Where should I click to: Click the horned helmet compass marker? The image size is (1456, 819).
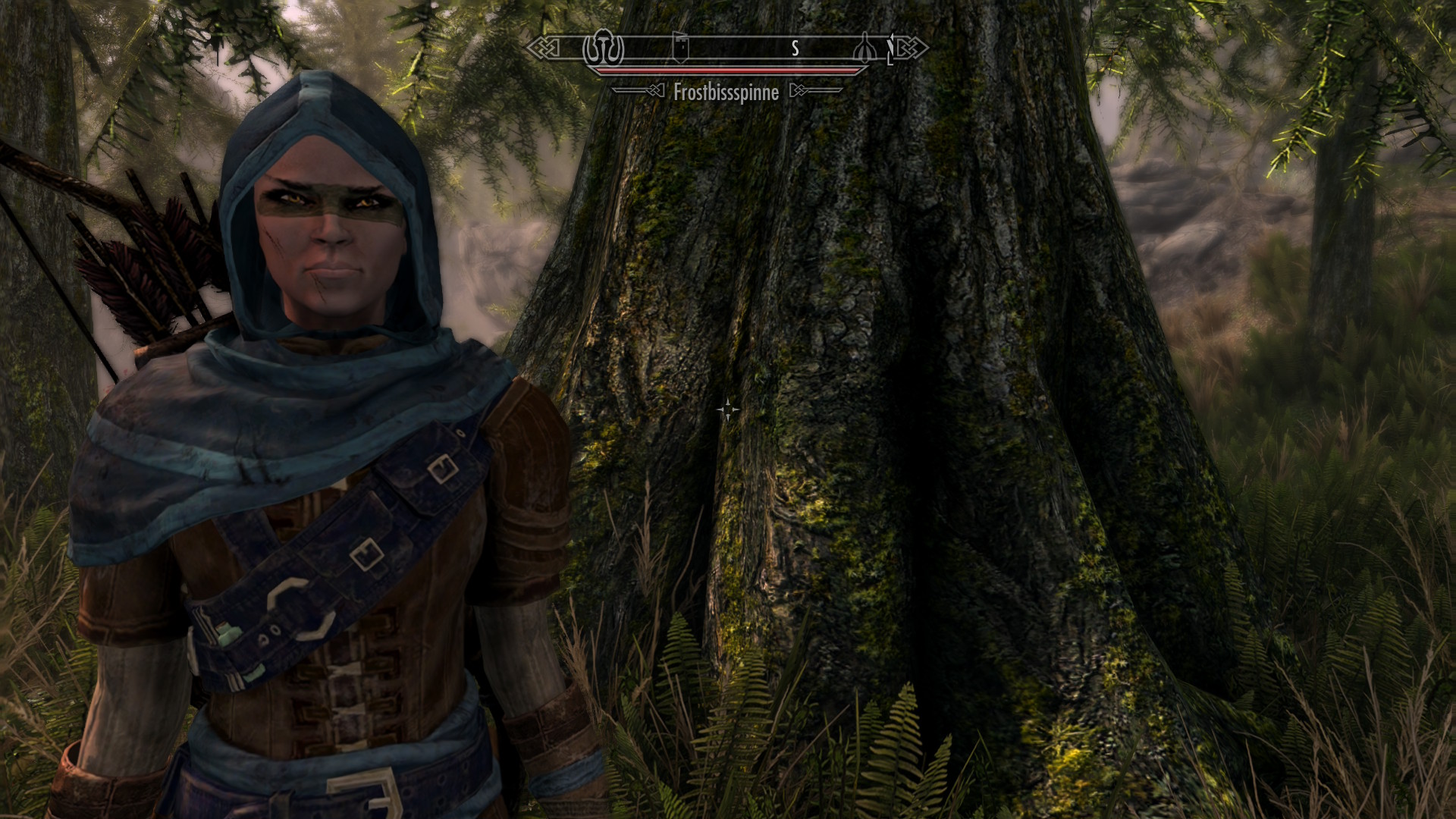coord(602,49)
